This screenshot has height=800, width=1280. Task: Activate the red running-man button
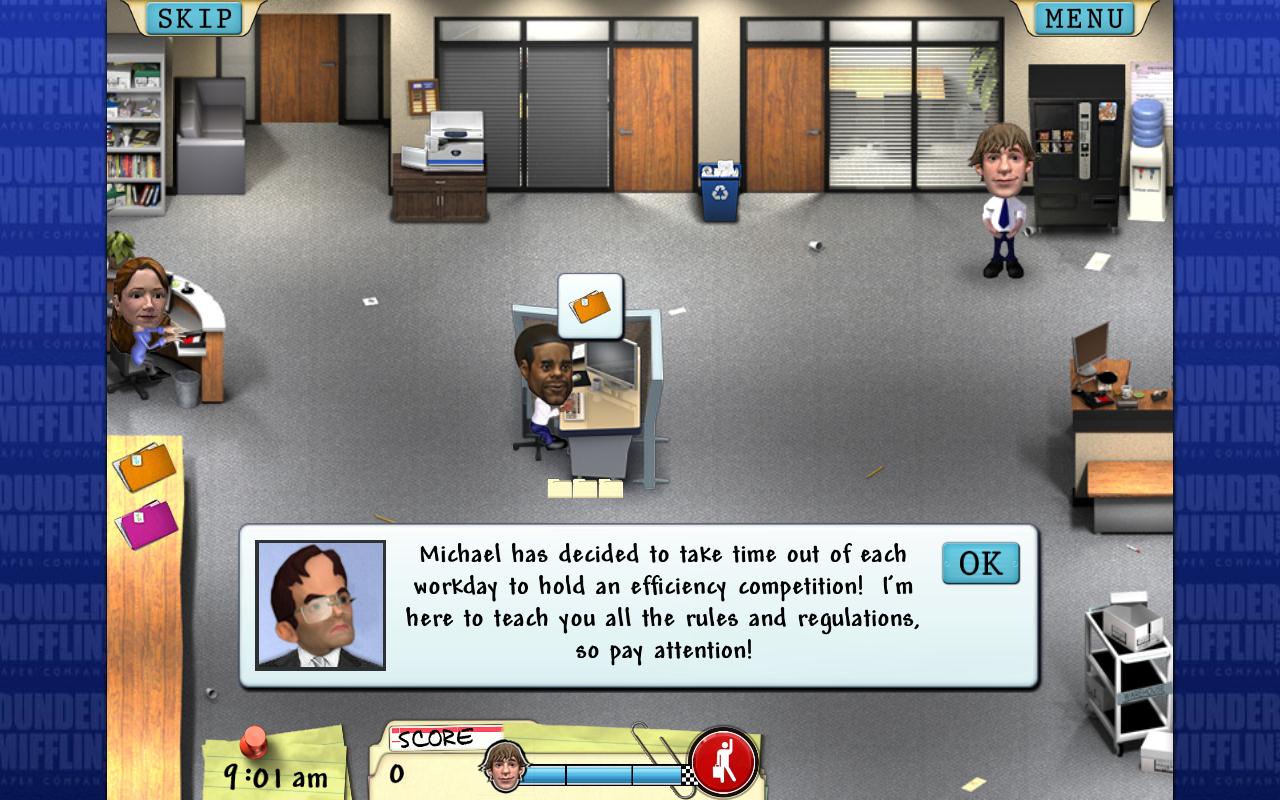(x=723, y=763)
